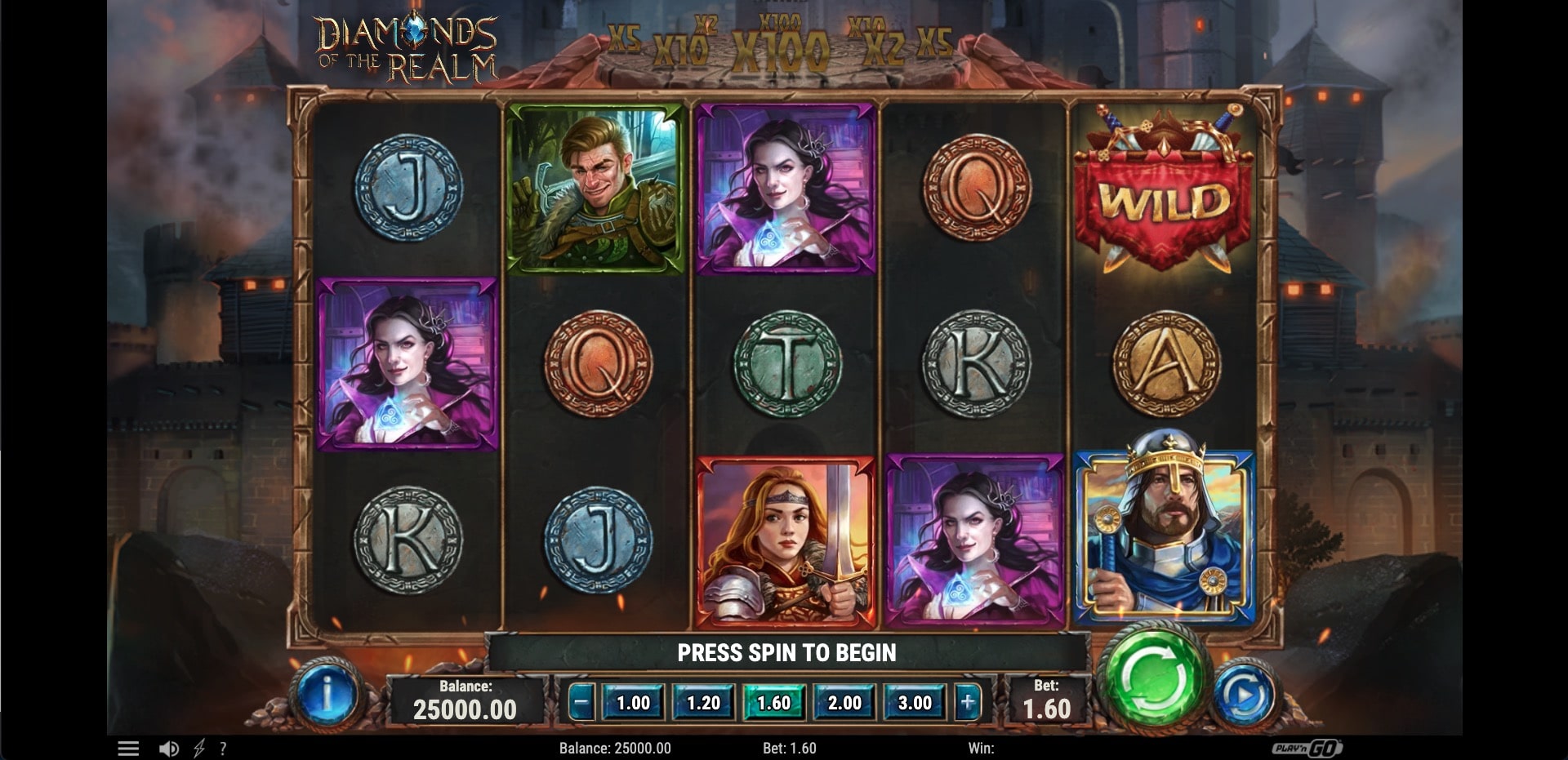Toggle the lightning bolt fast play
1568x760 pixels.
pos(198,749)
